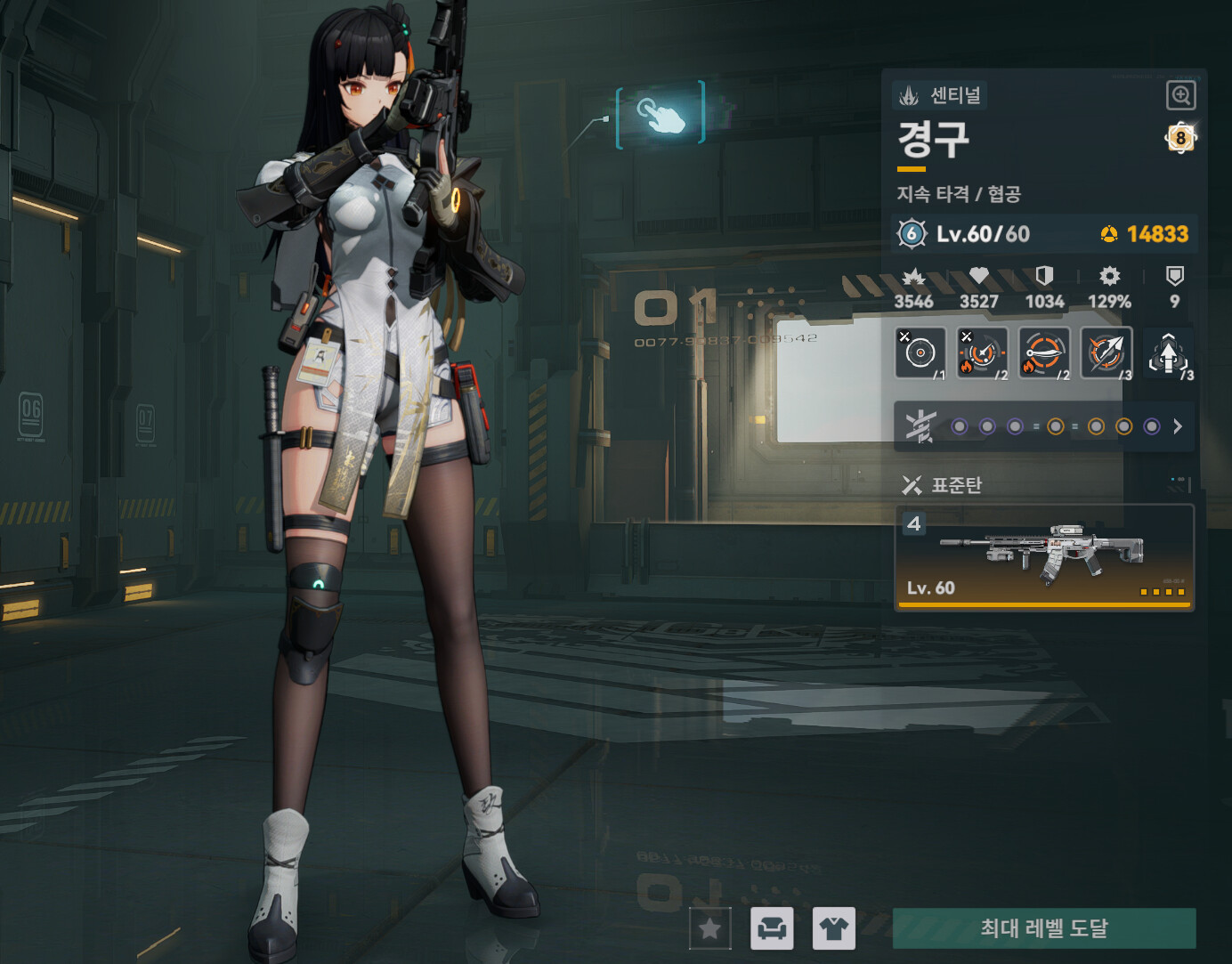Open the upward arrow enhancement skill

pos(1169,354)
